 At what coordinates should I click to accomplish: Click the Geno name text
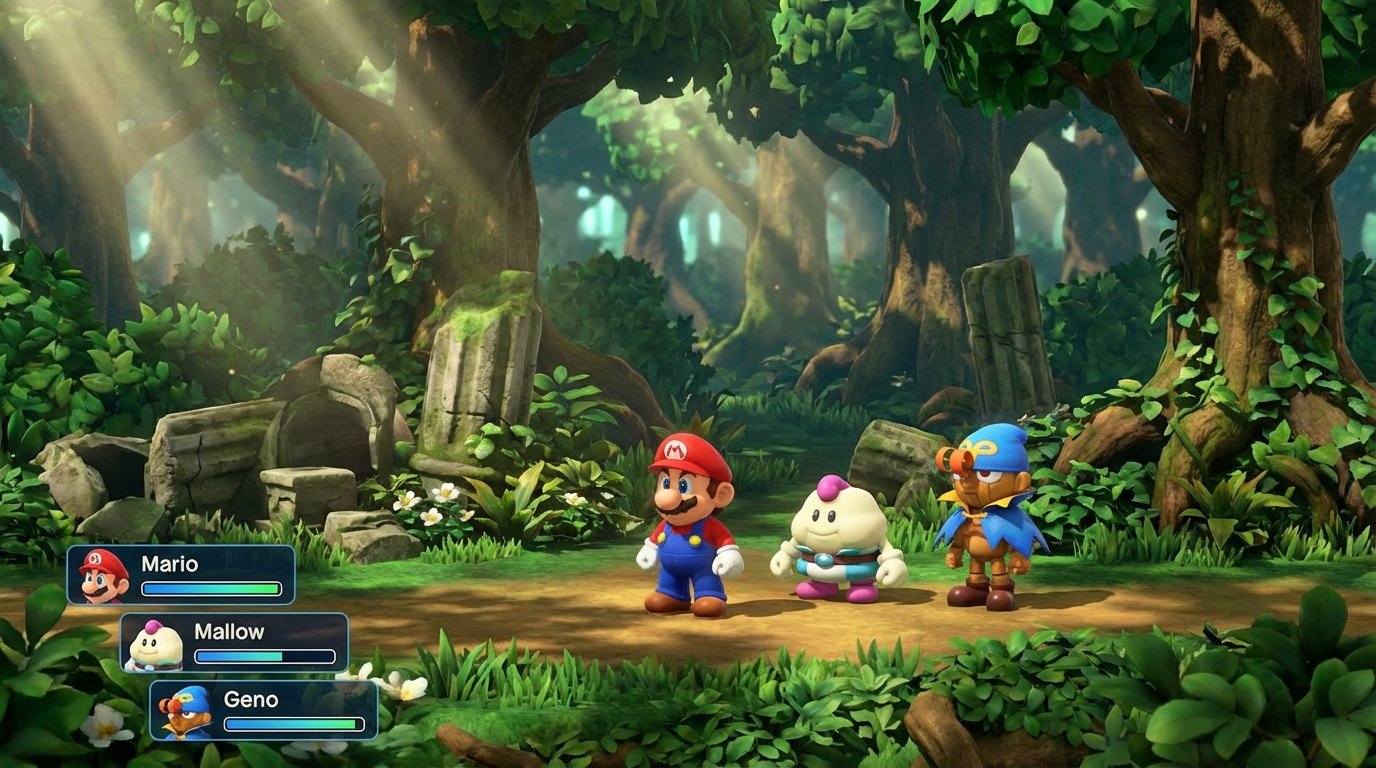coord(252,700)
